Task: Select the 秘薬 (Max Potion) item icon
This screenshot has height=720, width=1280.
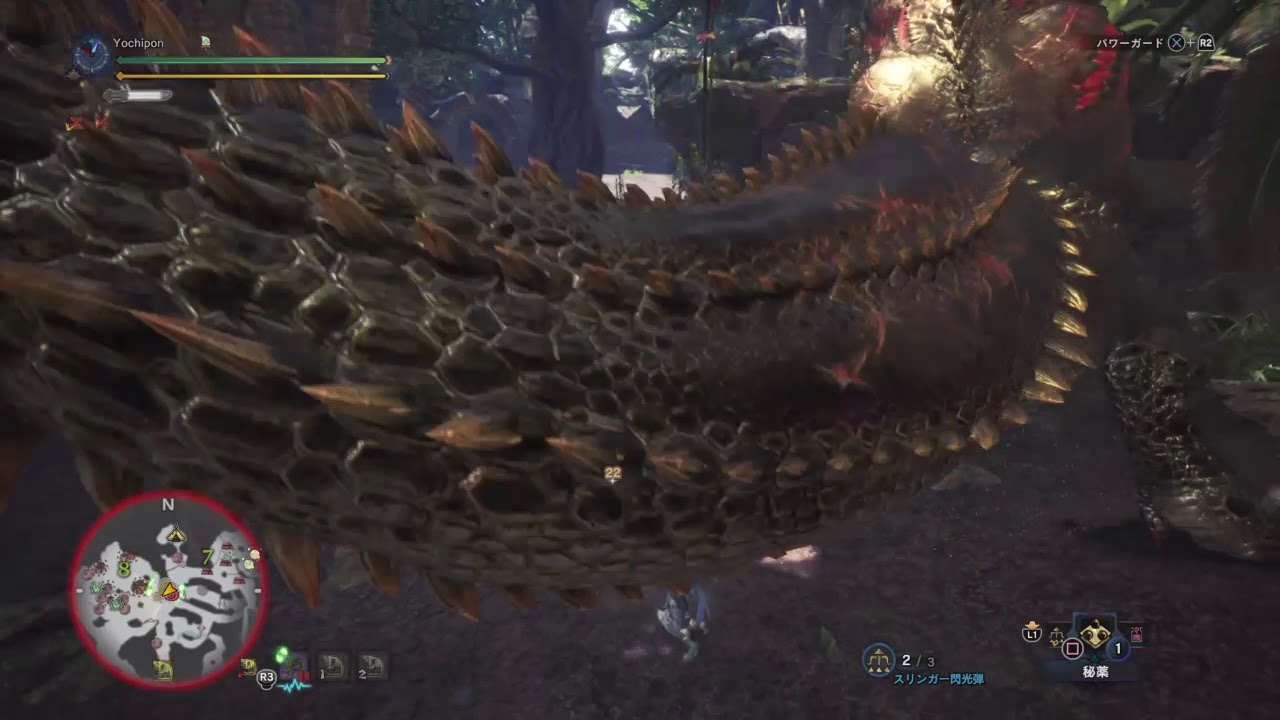Action: (x=1095, y=634)
